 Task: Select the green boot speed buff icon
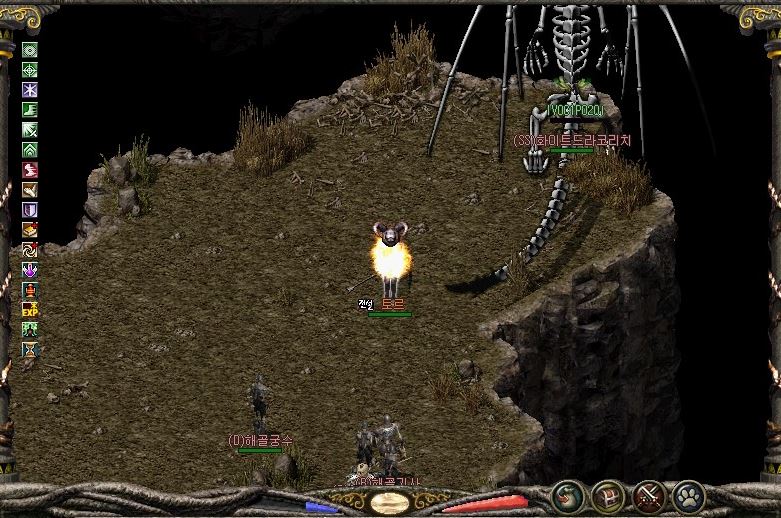coord(30,110)
